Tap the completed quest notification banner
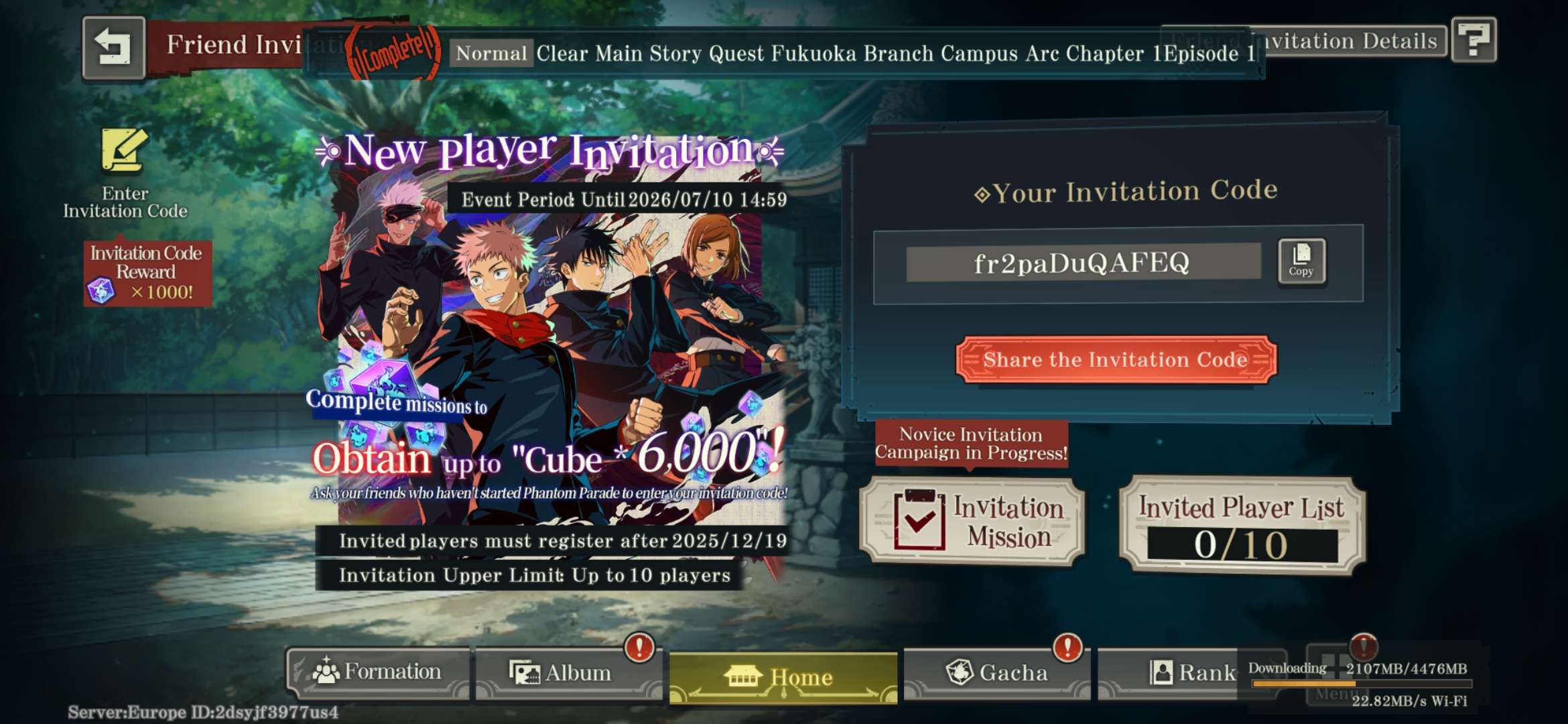This screenshot has width=1568, height=724. pos(784,54)
